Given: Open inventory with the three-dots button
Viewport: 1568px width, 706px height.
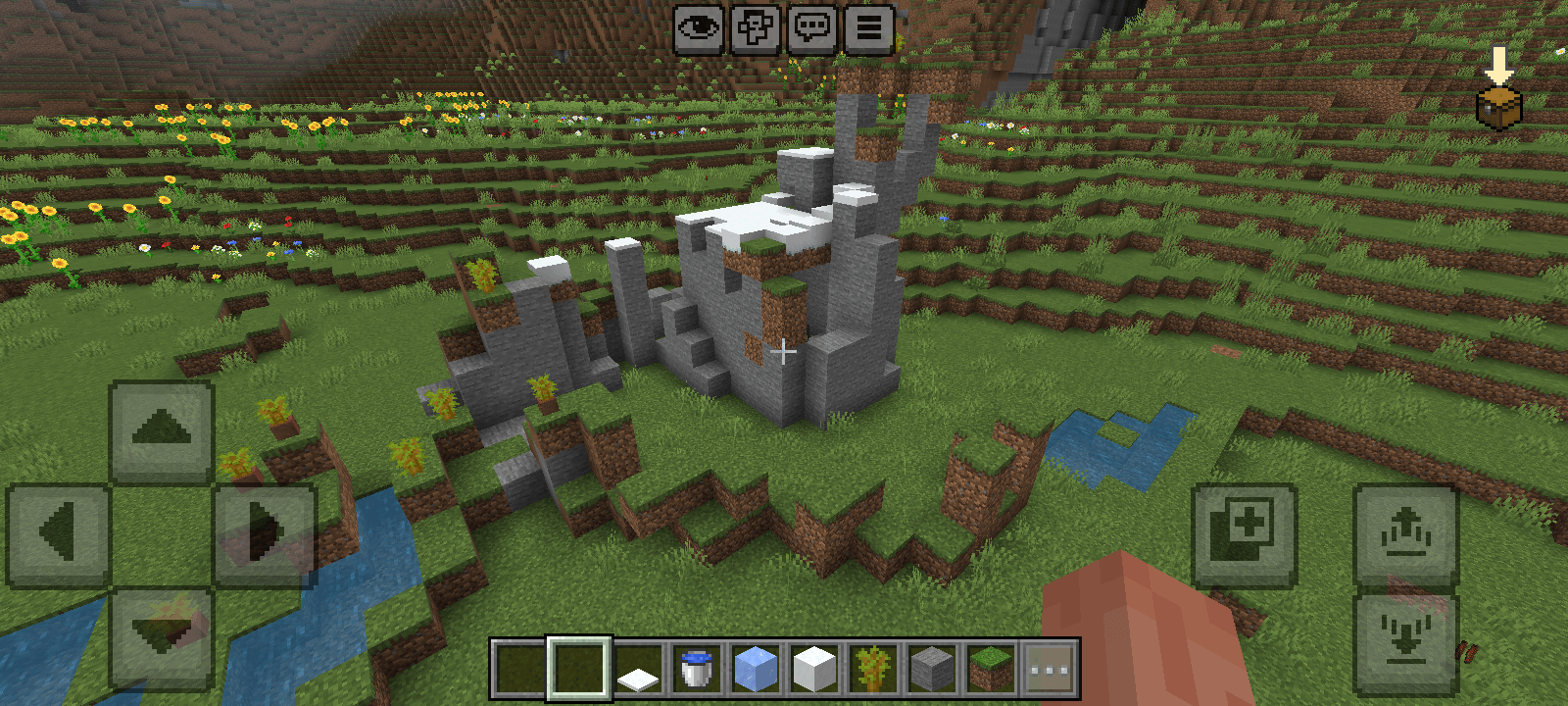Looking at the screenshot, I should (1050, 669).
